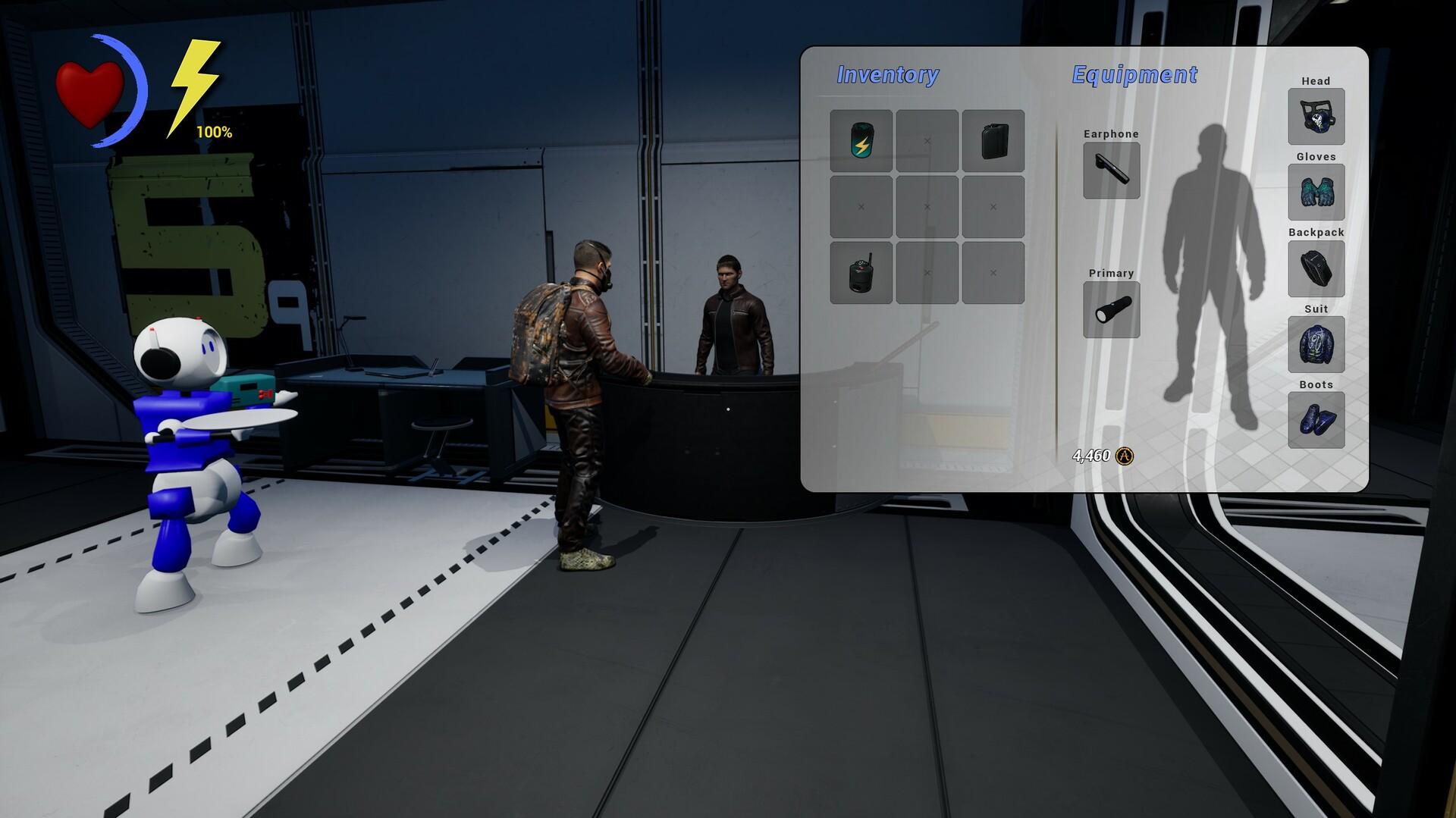This screenshot has height=818, width=1456.
Task: Select the energy drink can in inventory
Action: pyautogui.click(x=861, y=141)
